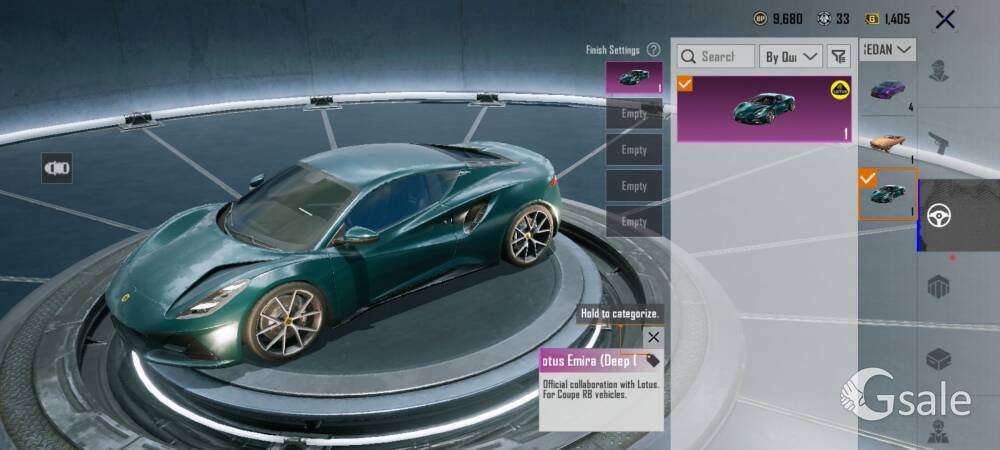Choose the purple car thumbnail
The image size is (1000, 450).
[887, 90]
